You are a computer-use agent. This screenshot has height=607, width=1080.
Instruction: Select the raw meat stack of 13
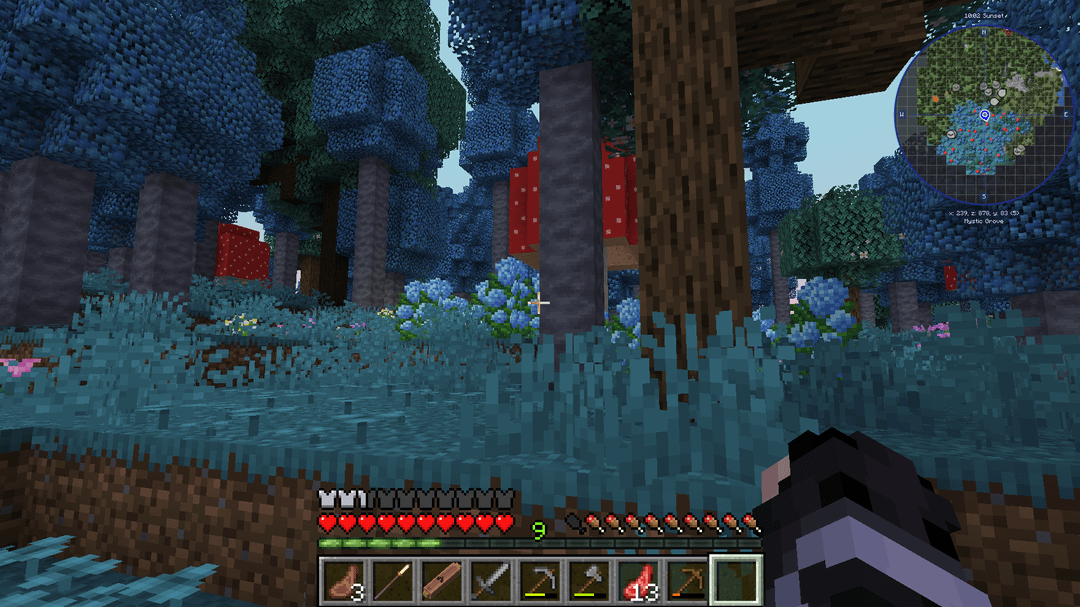pos(637,581)
